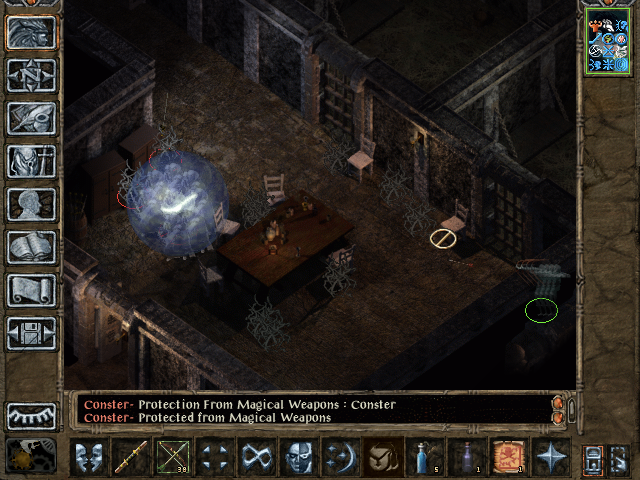Open the area map screen
This screenshot has height=480, width=640.
(31, 75)
